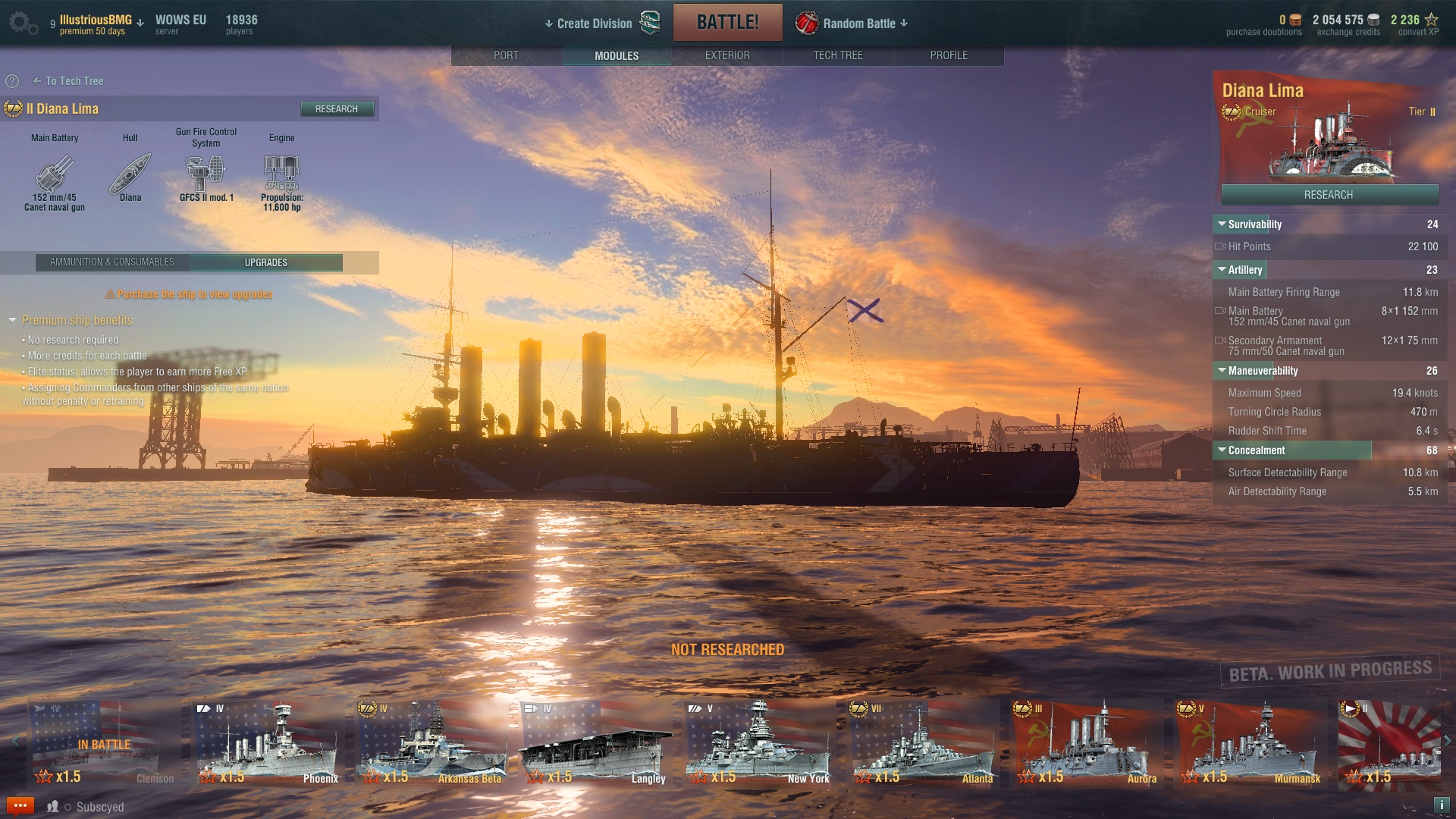
Task: Collapse the Survivability stats section
Action: click(1222, 224)
